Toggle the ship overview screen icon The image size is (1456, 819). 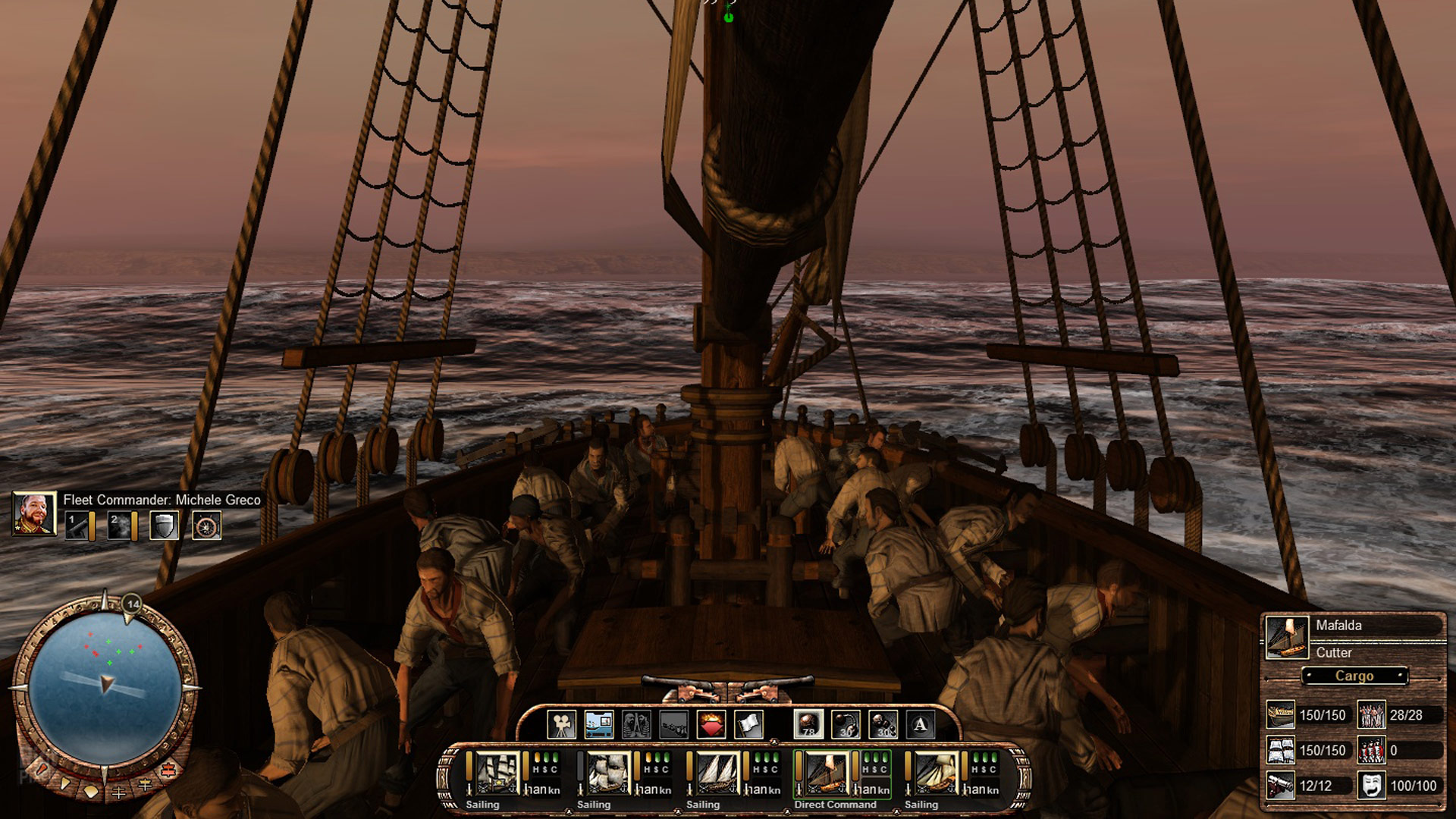point(598,725)
